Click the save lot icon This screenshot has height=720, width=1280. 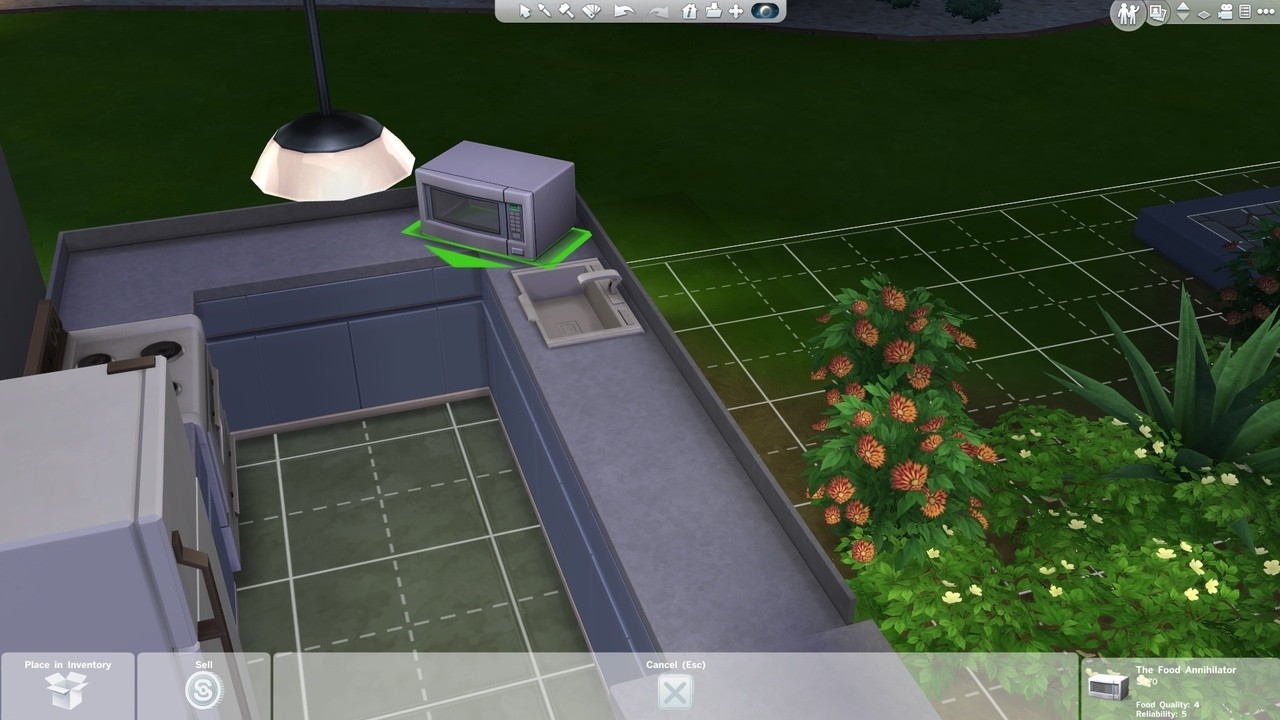coord(712,13)
